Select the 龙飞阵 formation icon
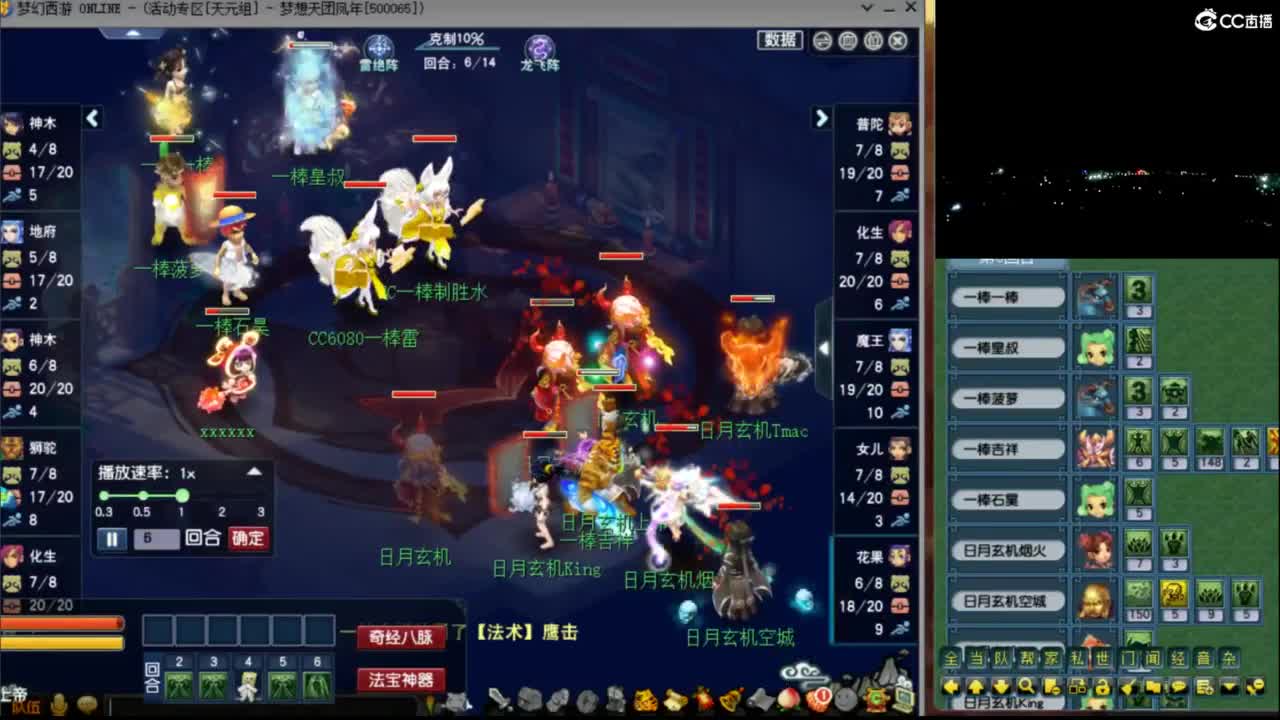The width and height of the screenshot is (1280, 720). pos(538,45)
